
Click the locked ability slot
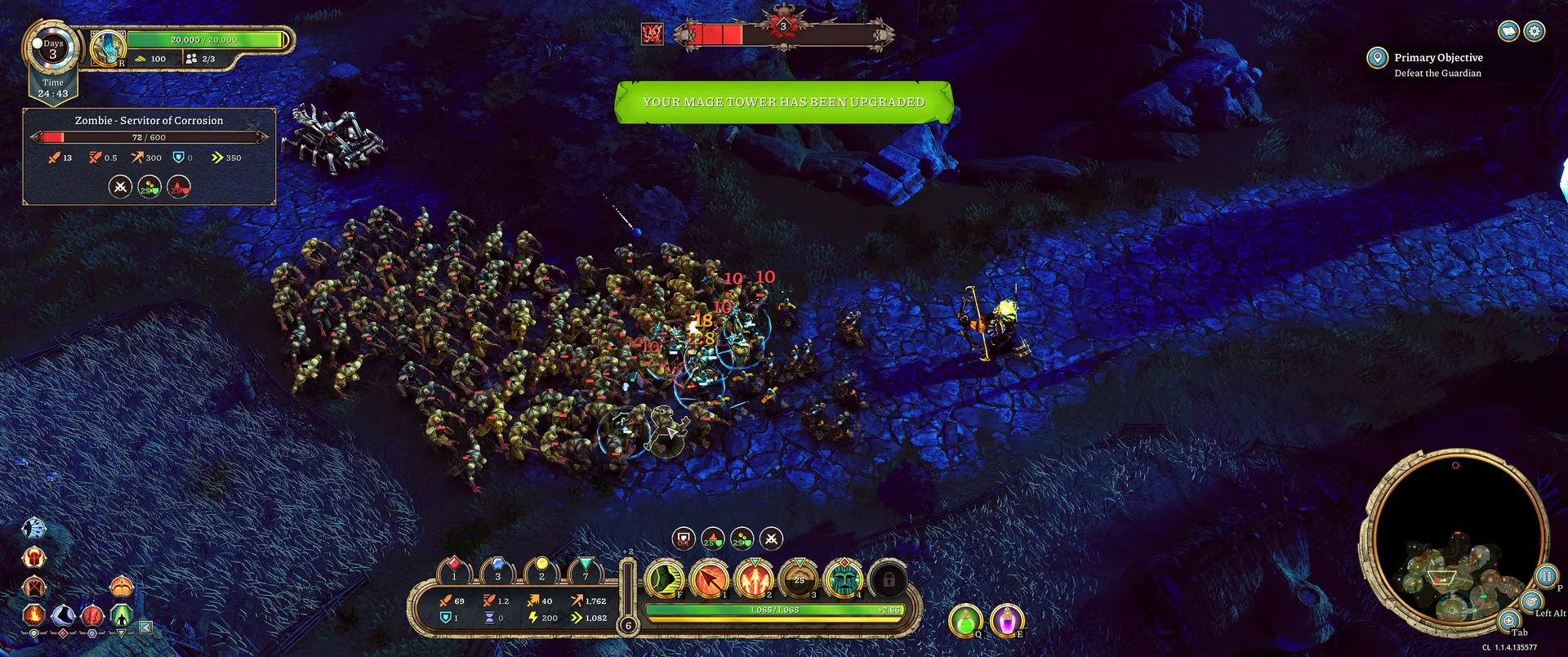(x=889, y=579)
